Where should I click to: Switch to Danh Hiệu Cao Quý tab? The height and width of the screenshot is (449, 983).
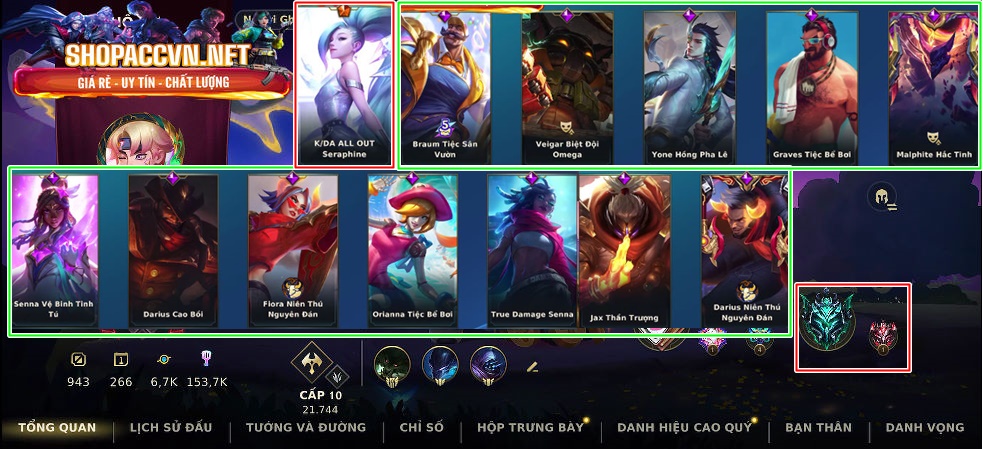coord(683,427)
